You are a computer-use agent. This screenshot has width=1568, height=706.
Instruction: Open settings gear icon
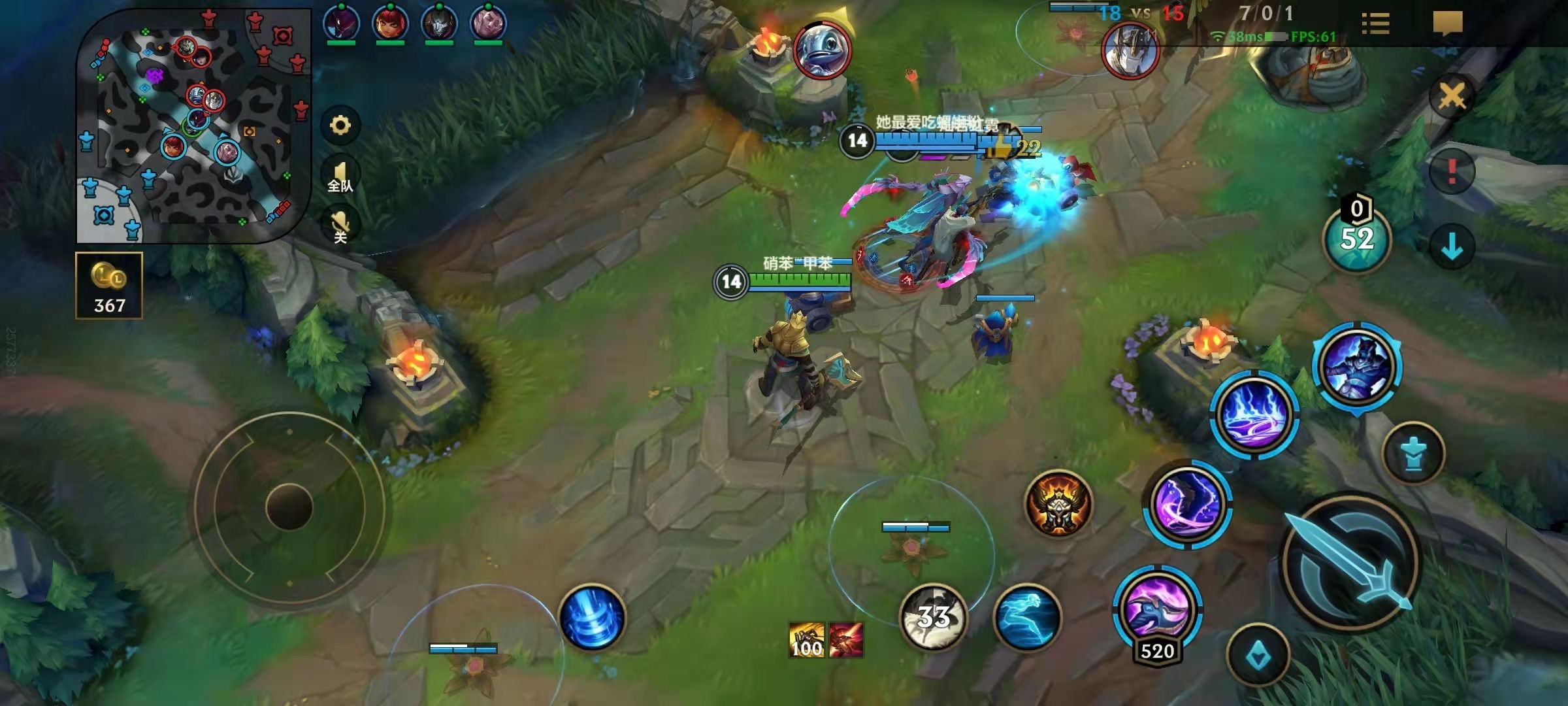click(340, 125)
